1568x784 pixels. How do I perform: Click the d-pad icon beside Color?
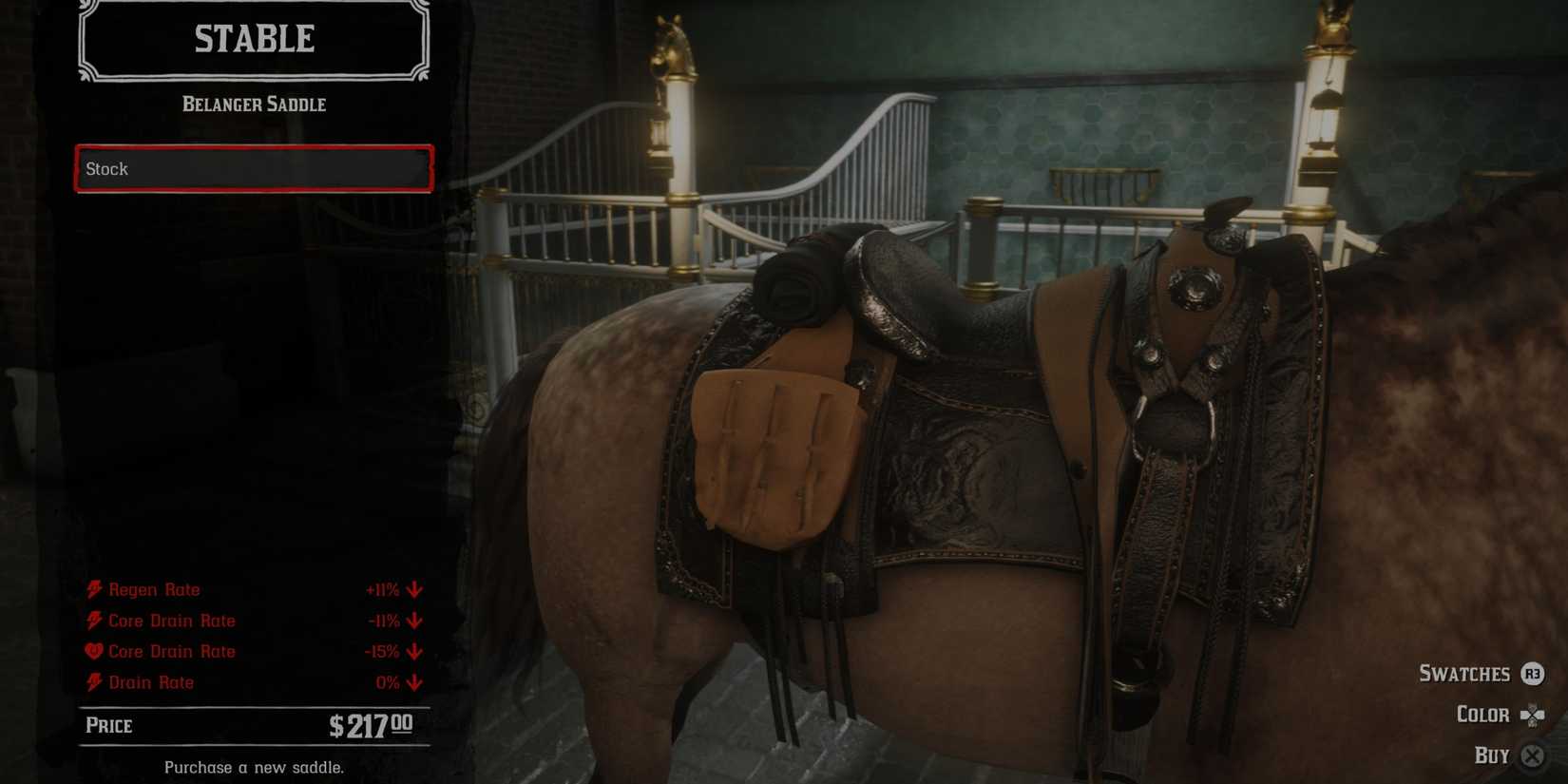point(1532,716)
